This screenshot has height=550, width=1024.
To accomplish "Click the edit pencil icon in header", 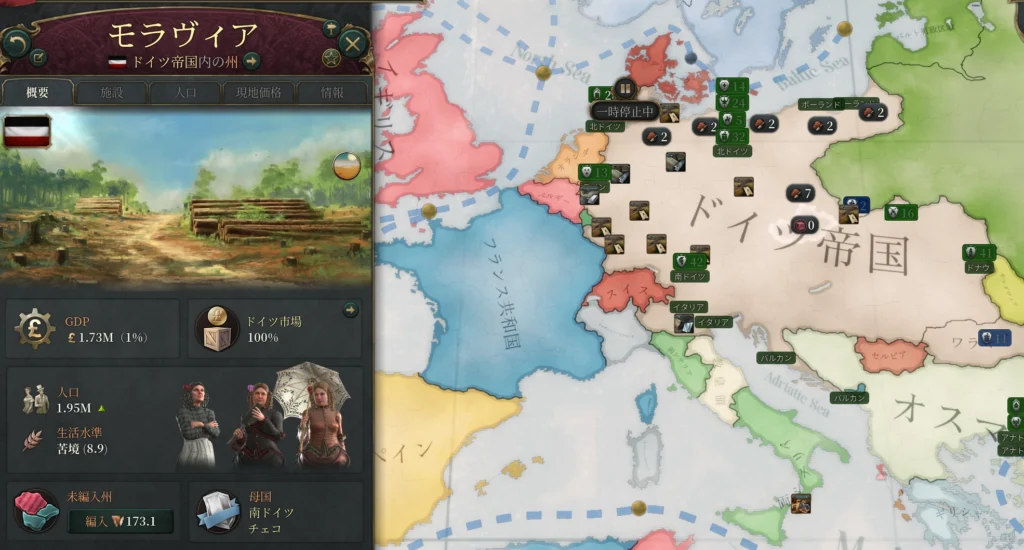I will (x=38, y=57).
